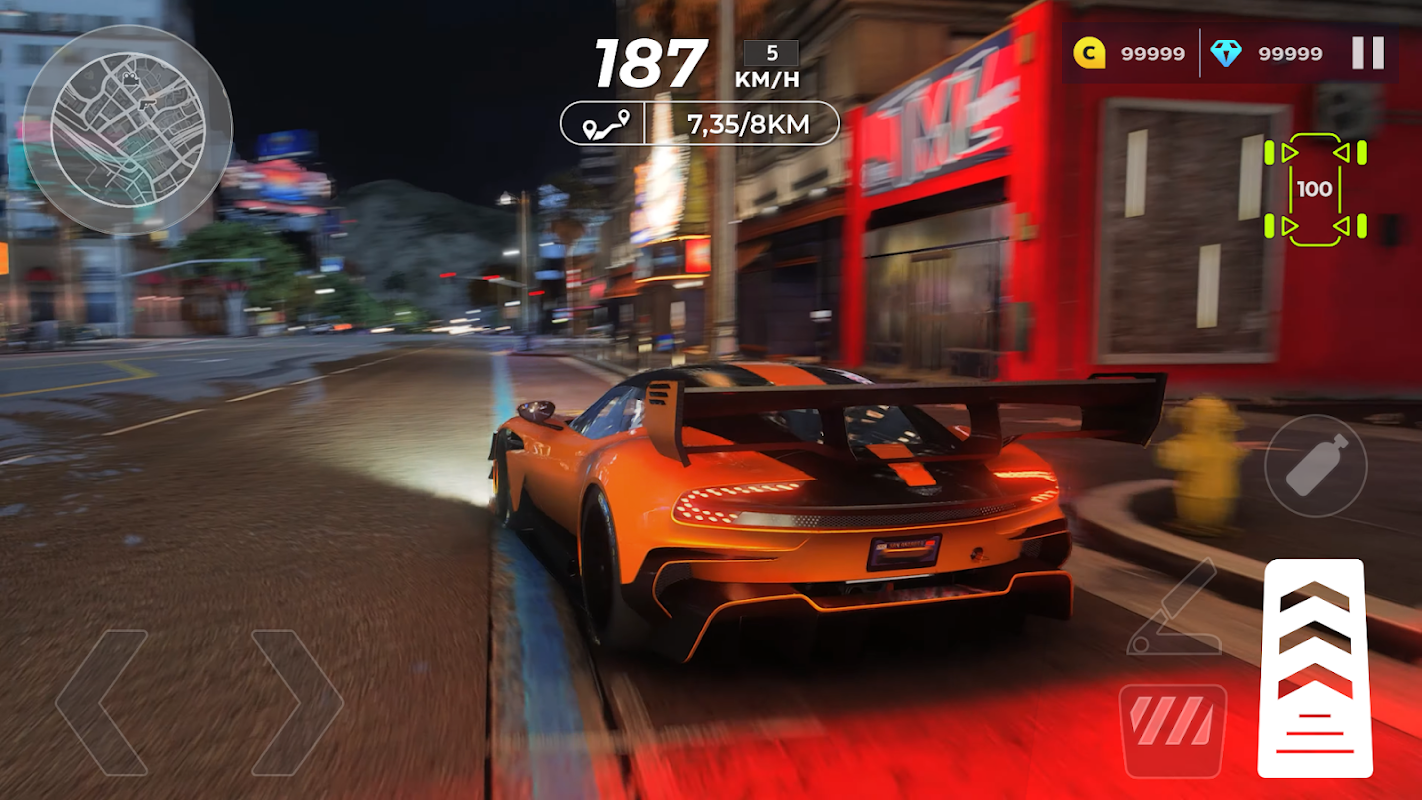The image size is (1422, 800).
Task: Open the gold coin balance
Action: [x=1130, y=54]
